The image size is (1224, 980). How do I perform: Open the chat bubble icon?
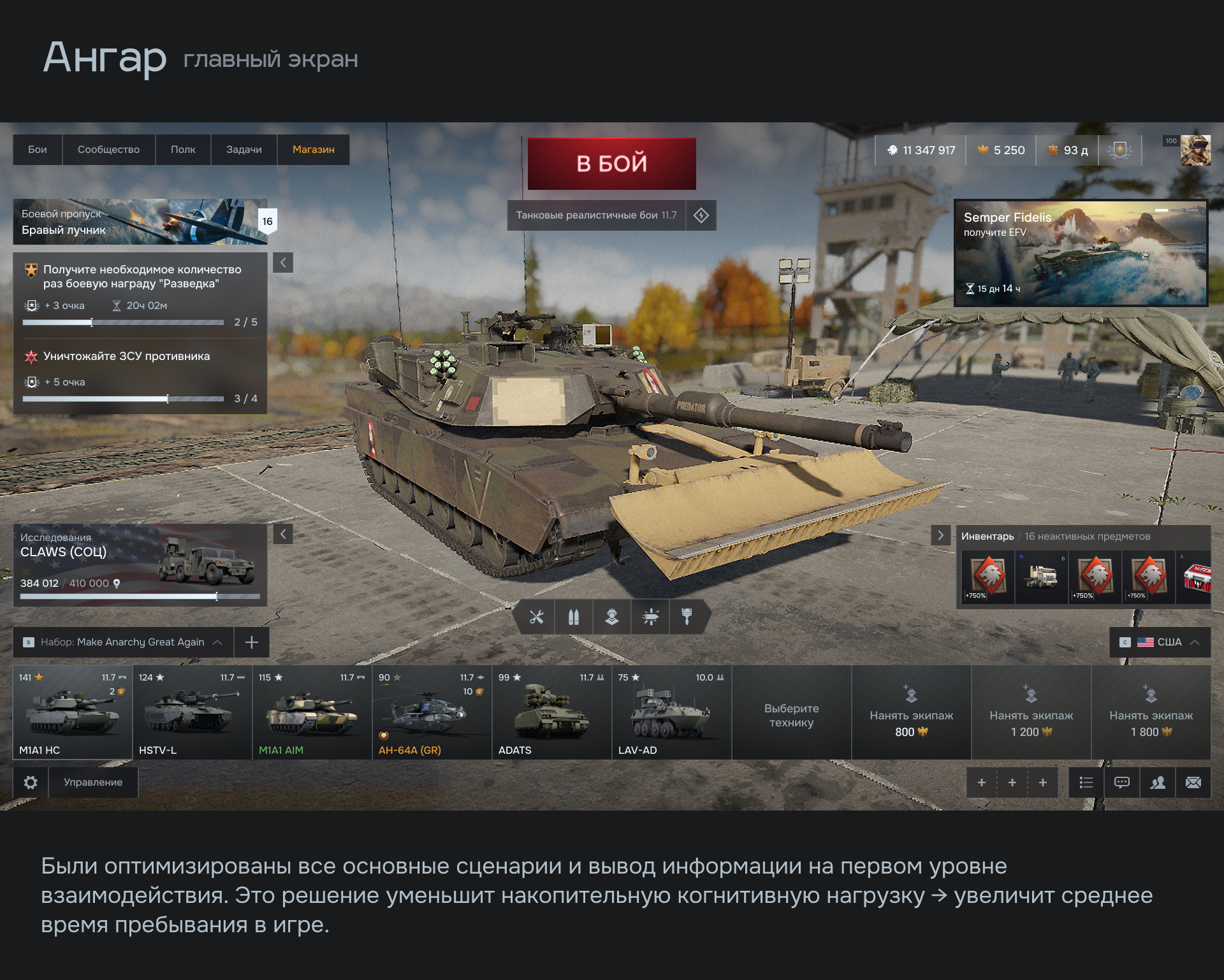[x=1121, y=782]
